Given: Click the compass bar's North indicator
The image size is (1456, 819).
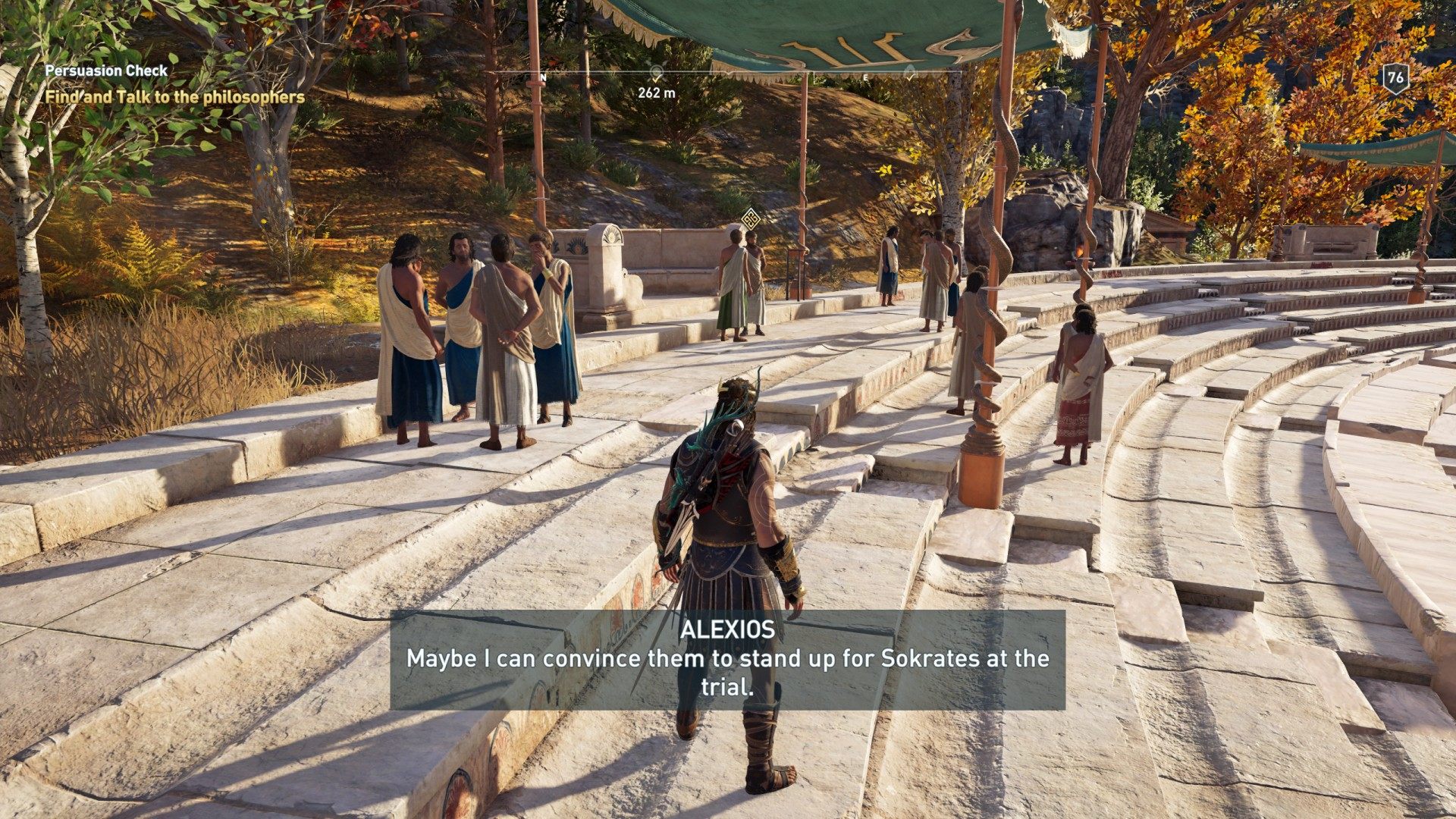Looking at the screenshot, I should click(x=543, y=77).
